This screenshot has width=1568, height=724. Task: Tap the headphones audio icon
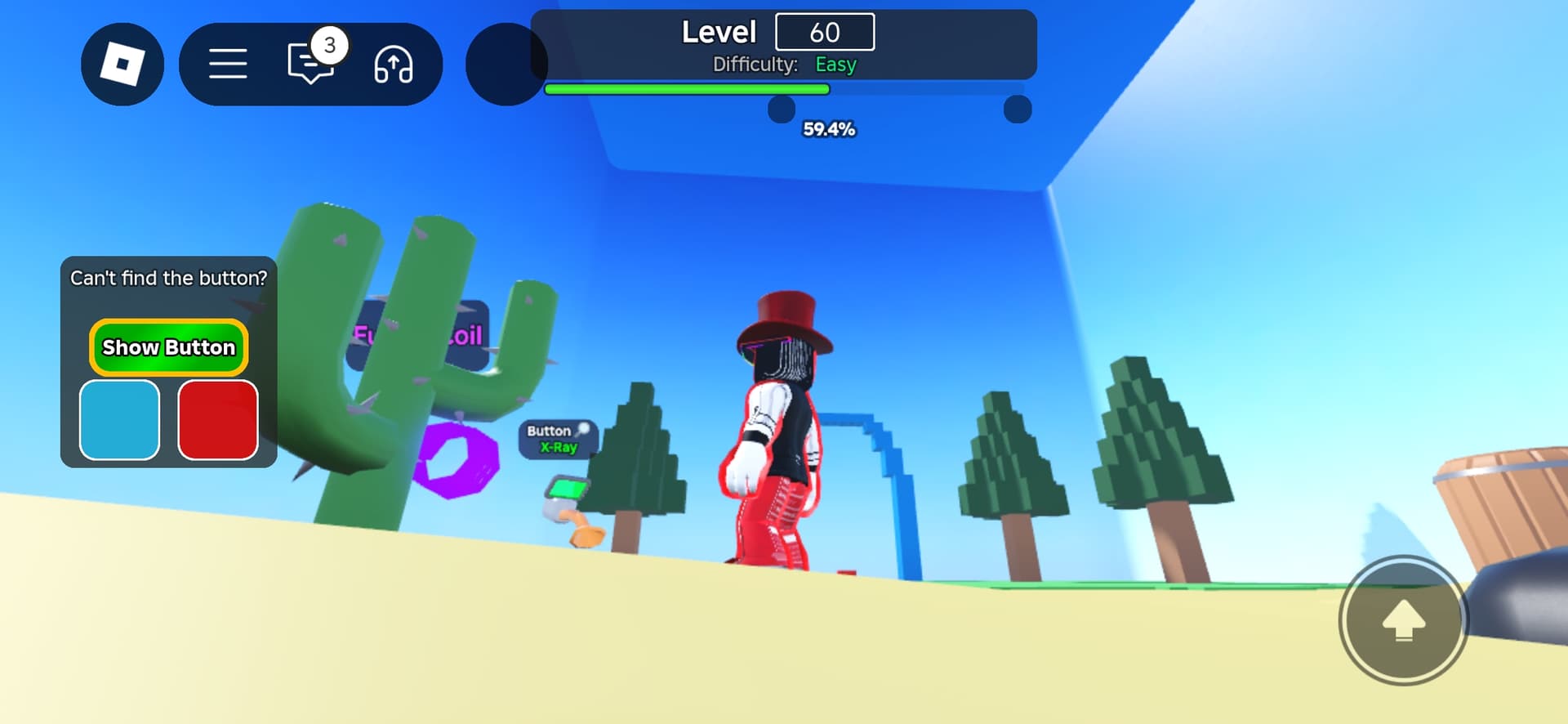[394, 65]
